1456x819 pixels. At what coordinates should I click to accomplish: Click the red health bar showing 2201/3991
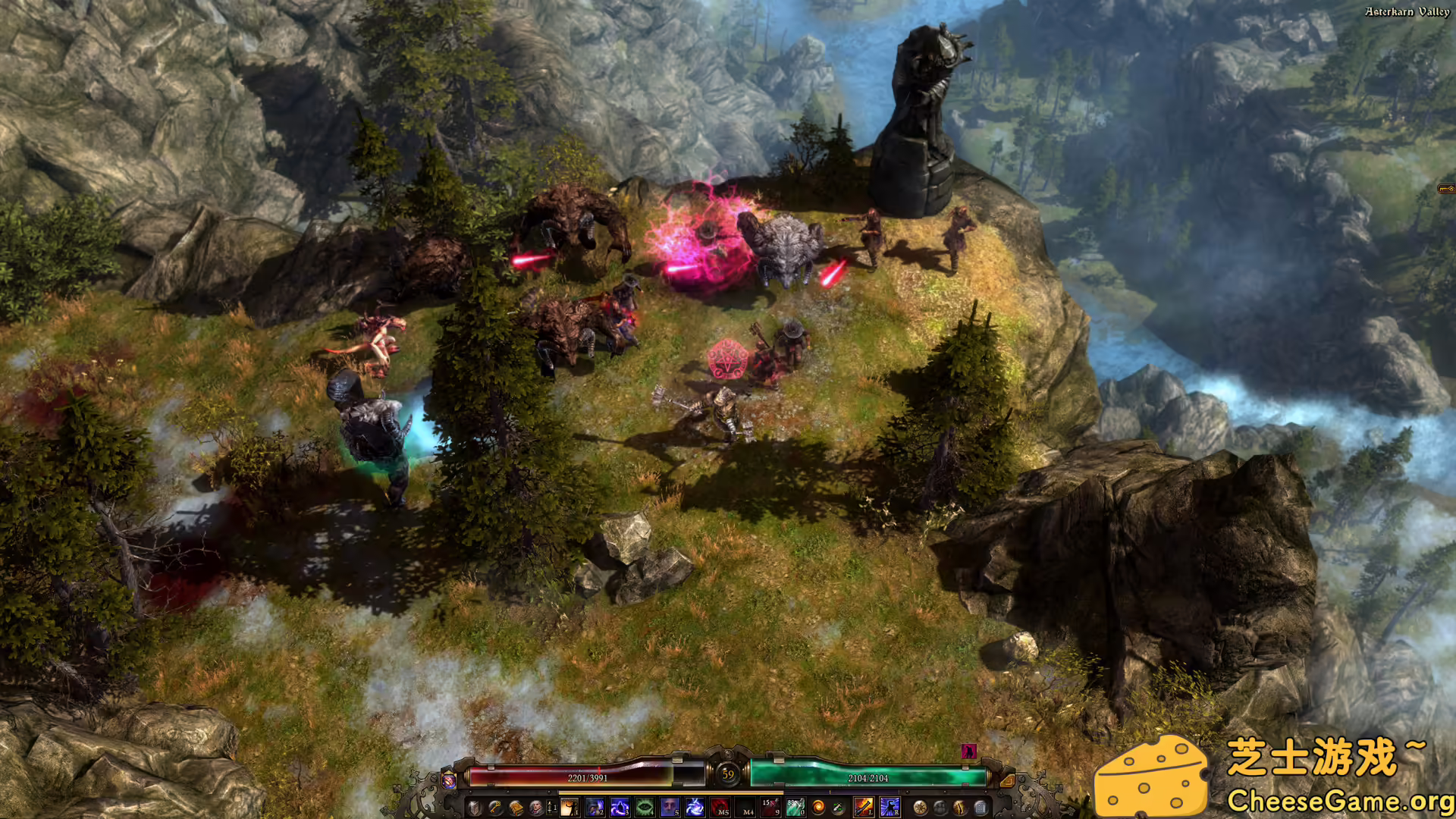pos(588,778)
